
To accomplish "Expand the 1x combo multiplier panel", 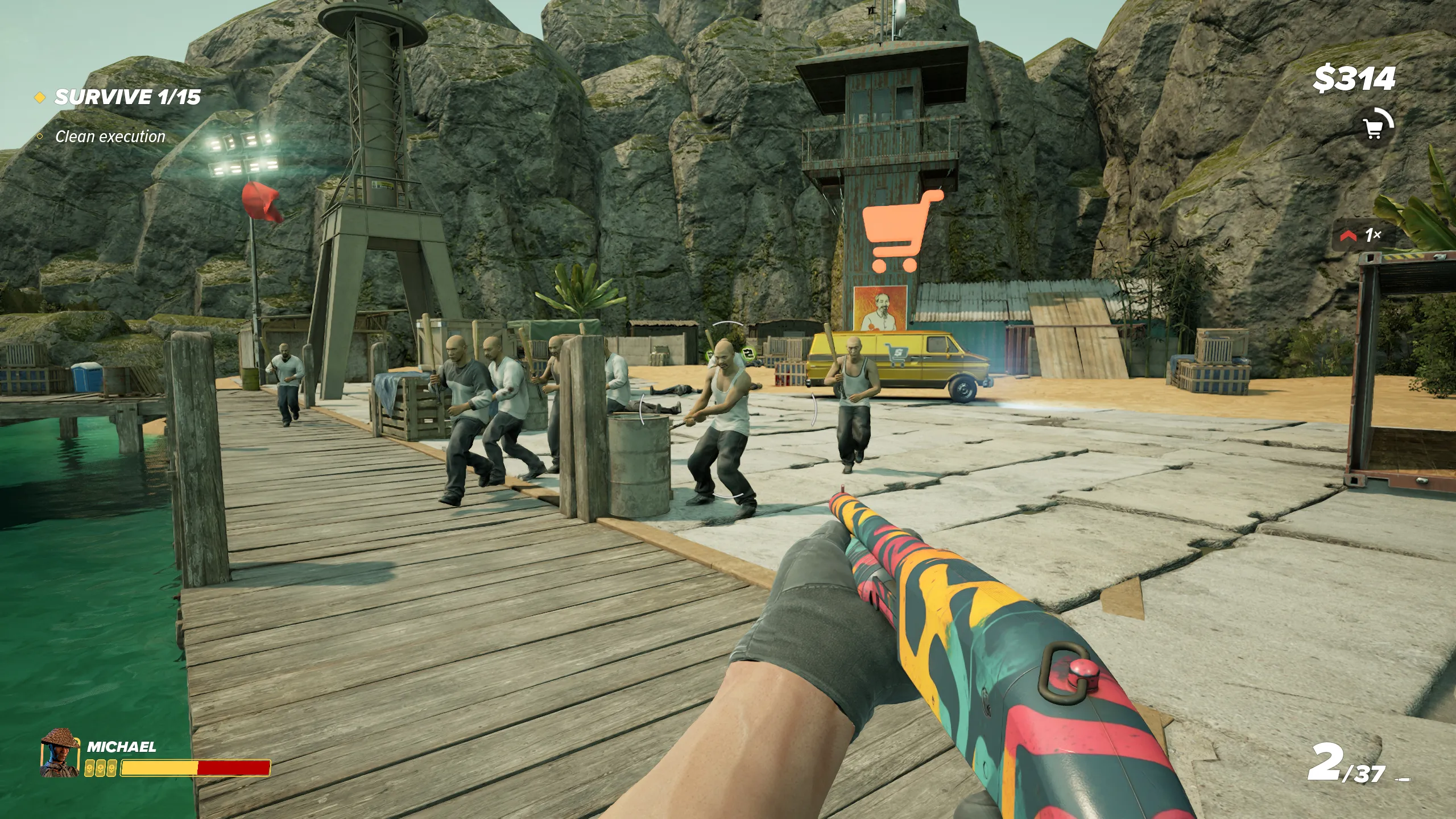I will pyautogui.click(x=1365, y=235).
